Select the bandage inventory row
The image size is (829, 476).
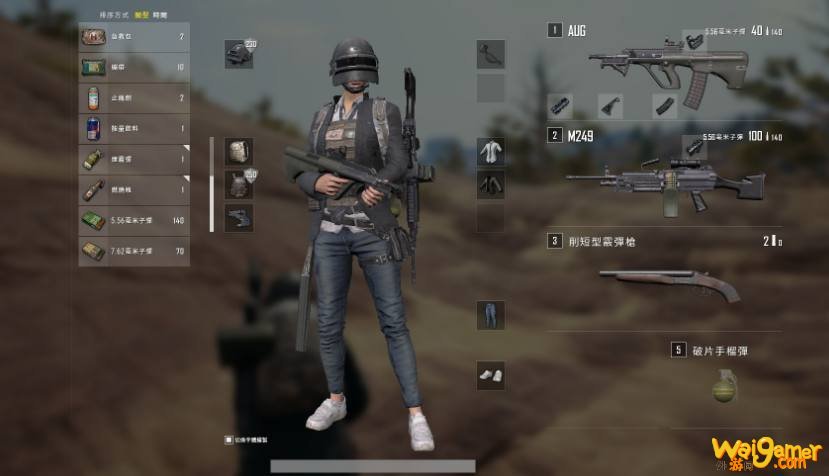[x=133, y=68]
